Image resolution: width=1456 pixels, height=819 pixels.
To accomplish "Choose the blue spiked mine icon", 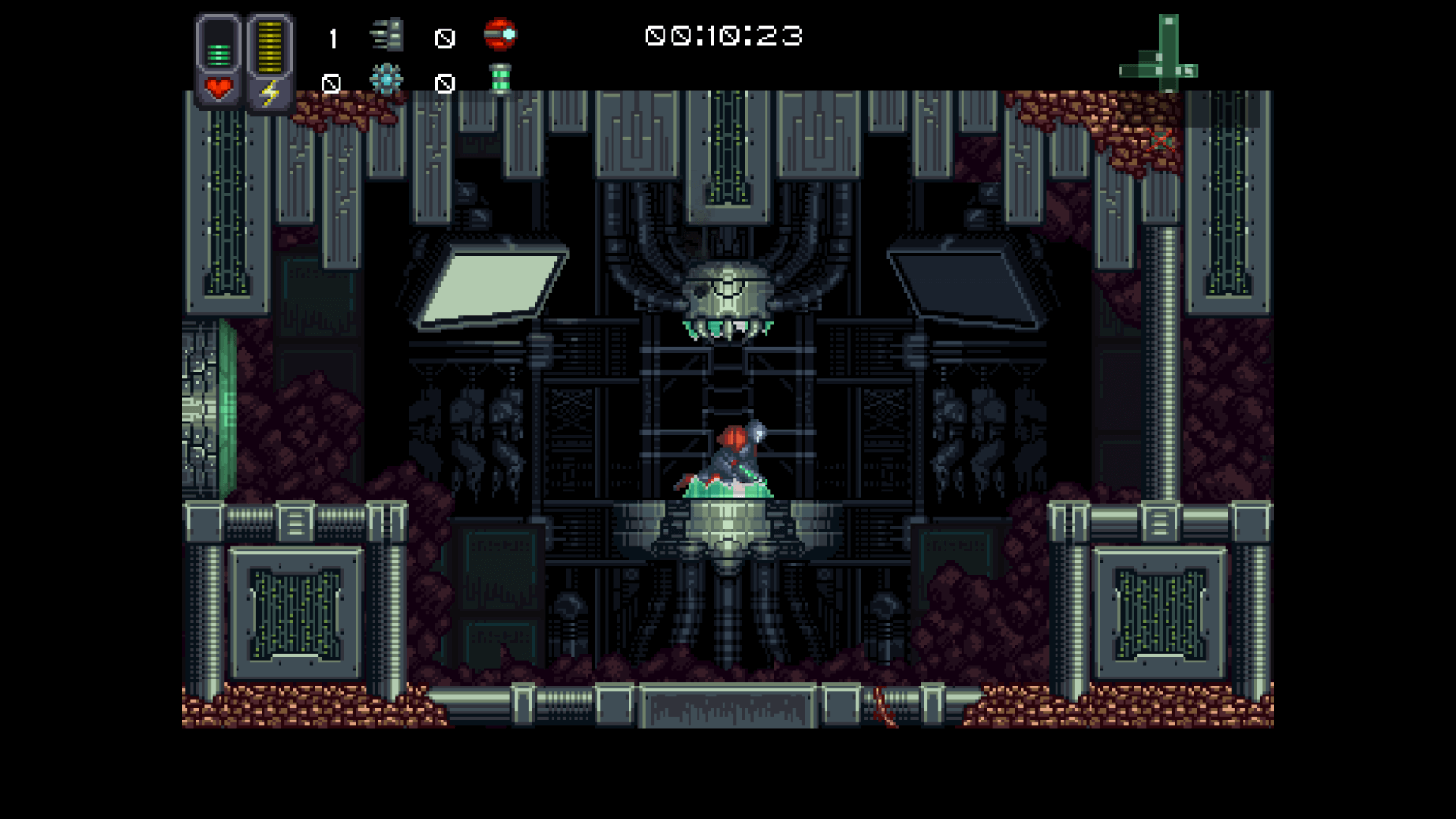I will [387, 80].
